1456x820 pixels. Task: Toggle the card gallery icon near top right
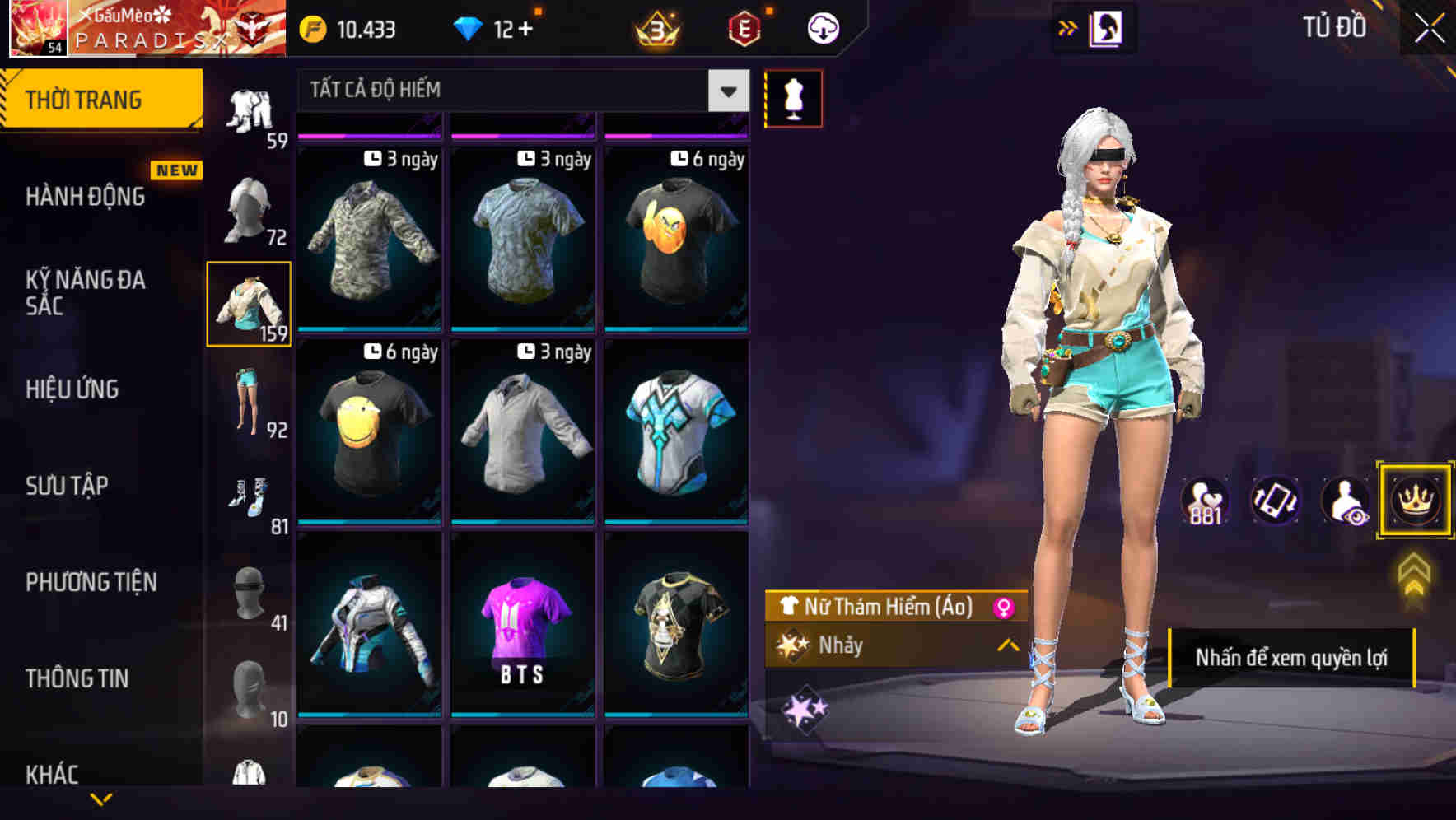click(x=1104, y=26)
